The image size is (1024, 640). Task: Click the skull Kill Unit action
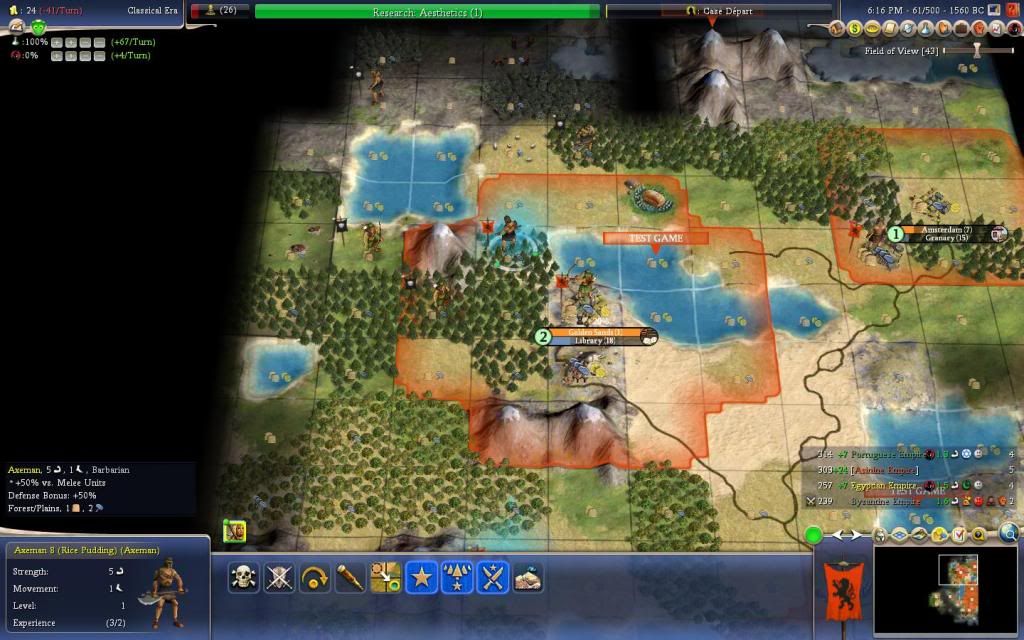click(242, 577)
